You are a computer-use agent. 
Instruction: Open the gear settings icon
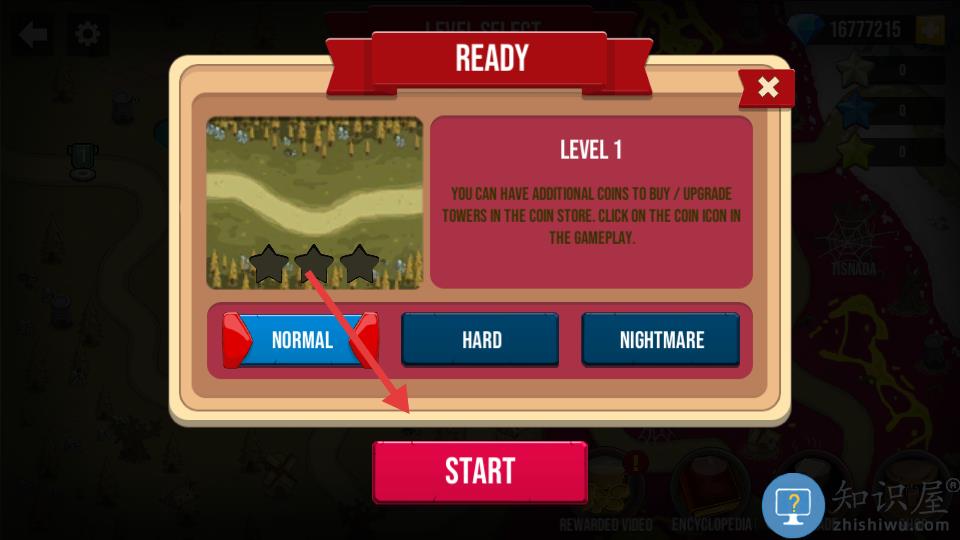(x=88, y=35)
